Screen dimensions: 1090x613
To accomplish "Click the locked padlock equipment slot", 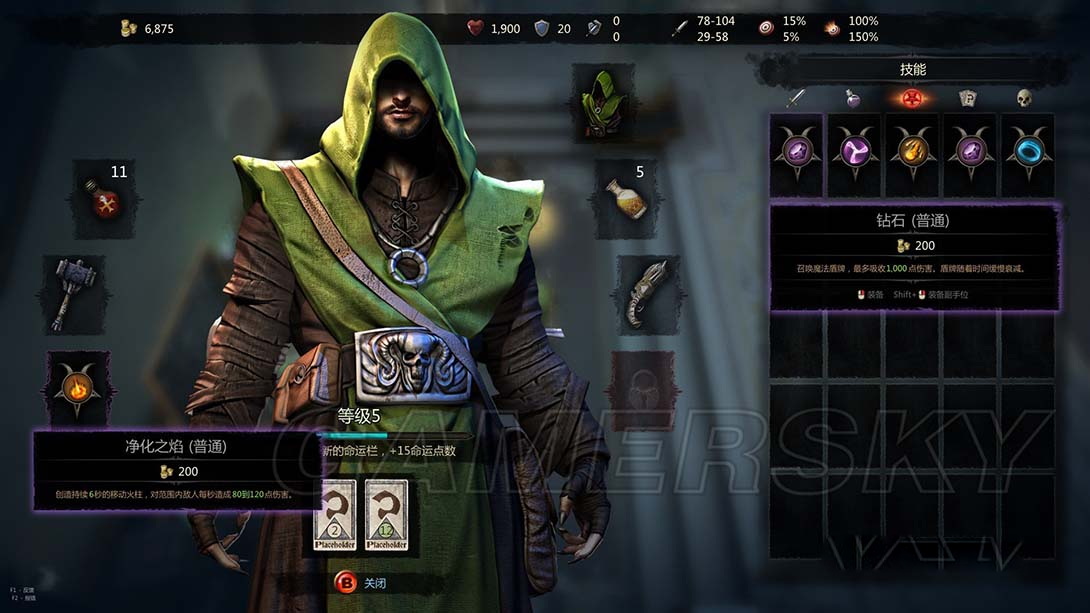I will [x=641, y=389].
